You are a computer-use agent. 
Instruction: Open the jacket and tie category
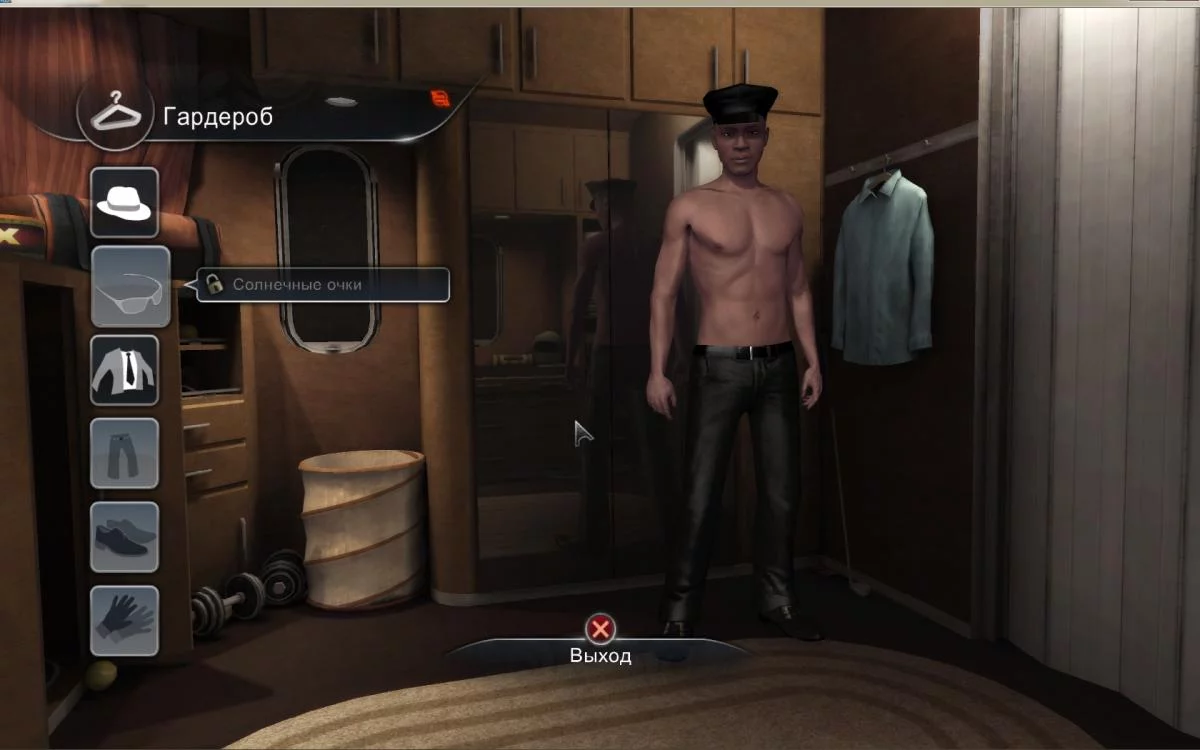pyautogui.click(x=125, y=370)
